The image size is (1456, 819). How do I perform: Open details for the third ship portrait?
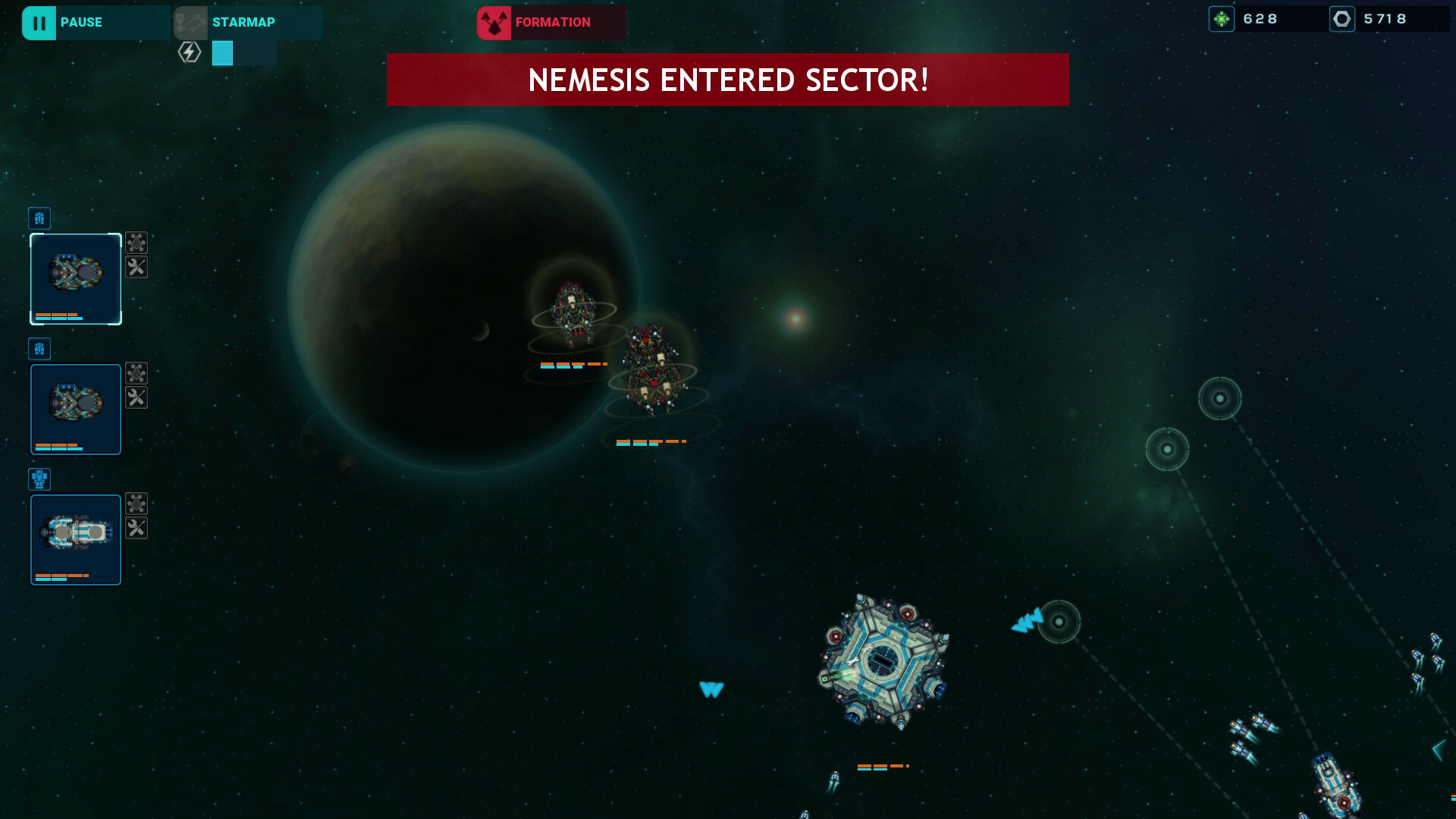[76, 539]
